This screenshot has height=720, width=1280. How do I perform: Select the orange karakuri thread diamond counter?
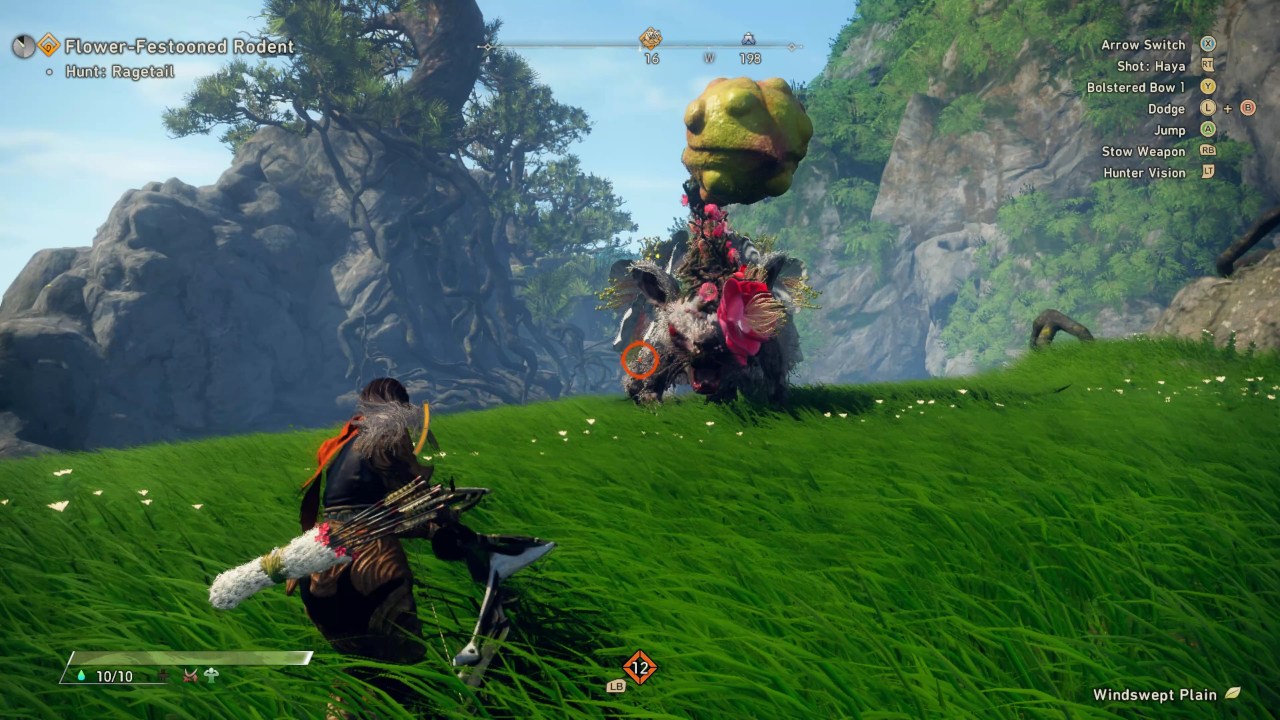(639, 667)
